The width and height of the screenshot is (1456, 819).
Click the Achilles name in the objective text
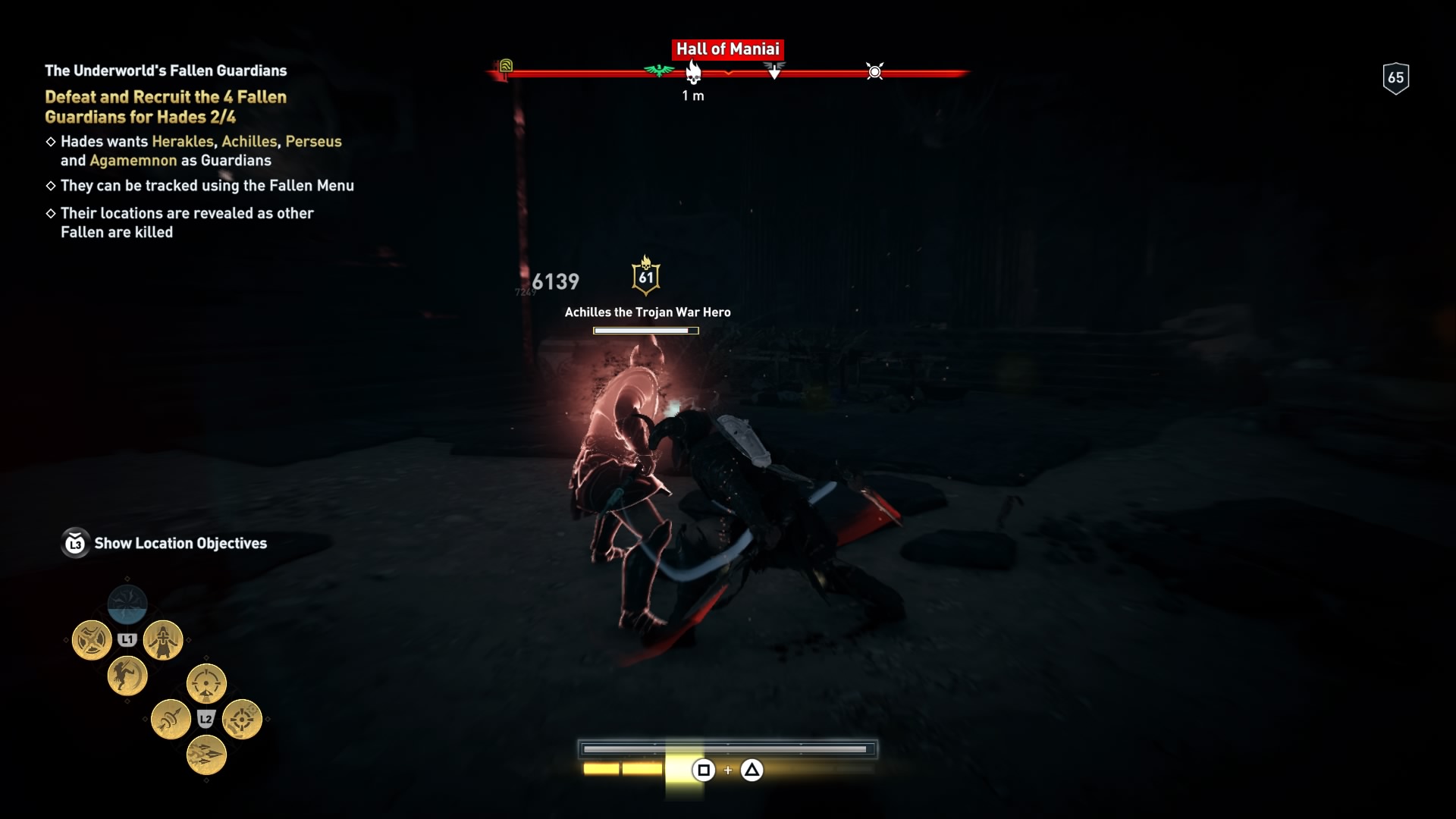coord(250,142)
